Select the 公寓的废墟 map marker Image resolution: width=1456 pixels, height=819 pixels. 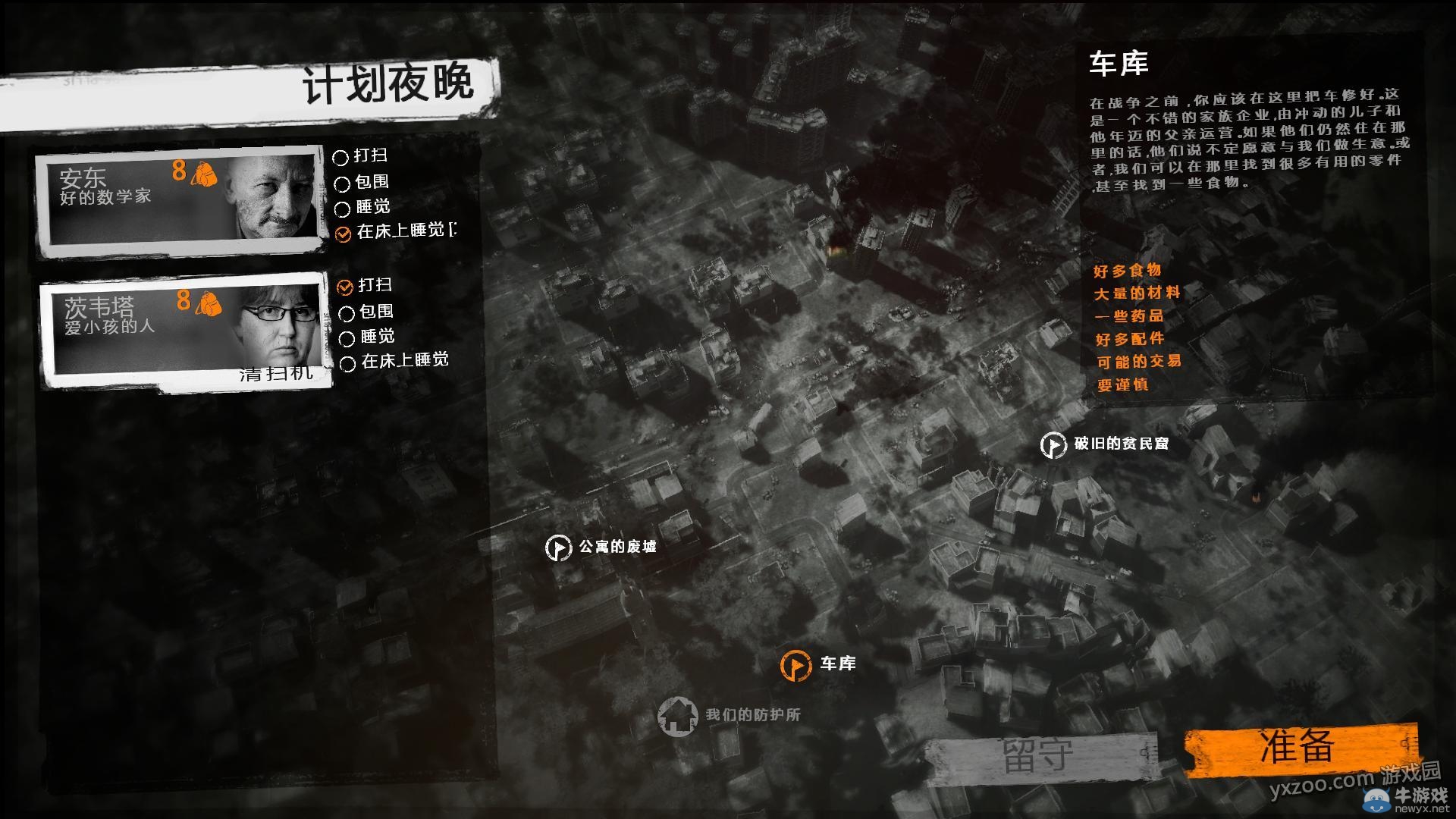(559, 546)
